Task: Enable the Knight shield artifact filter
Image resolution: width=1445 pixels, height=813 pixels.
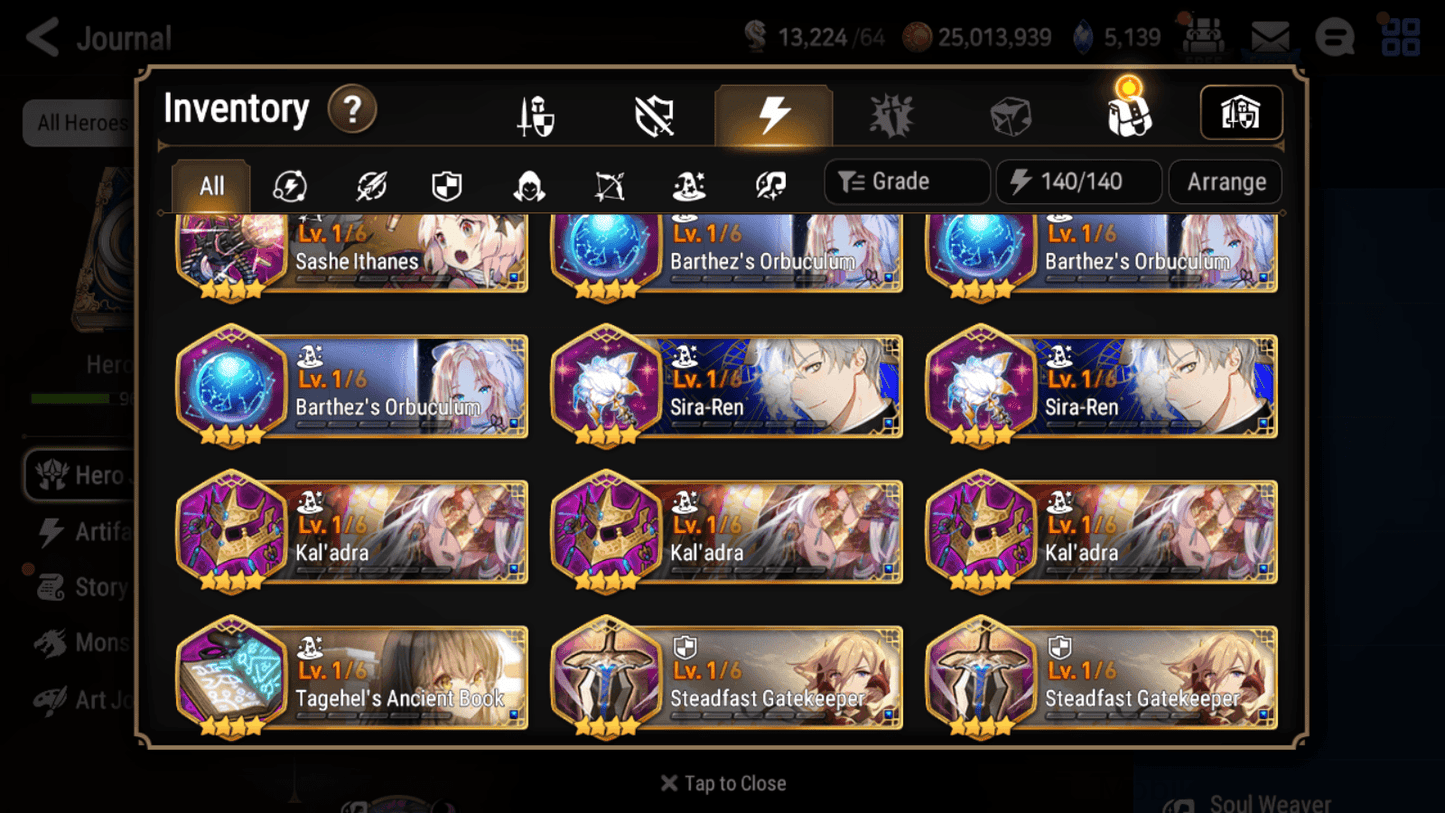Action: [x=448, y=185]
